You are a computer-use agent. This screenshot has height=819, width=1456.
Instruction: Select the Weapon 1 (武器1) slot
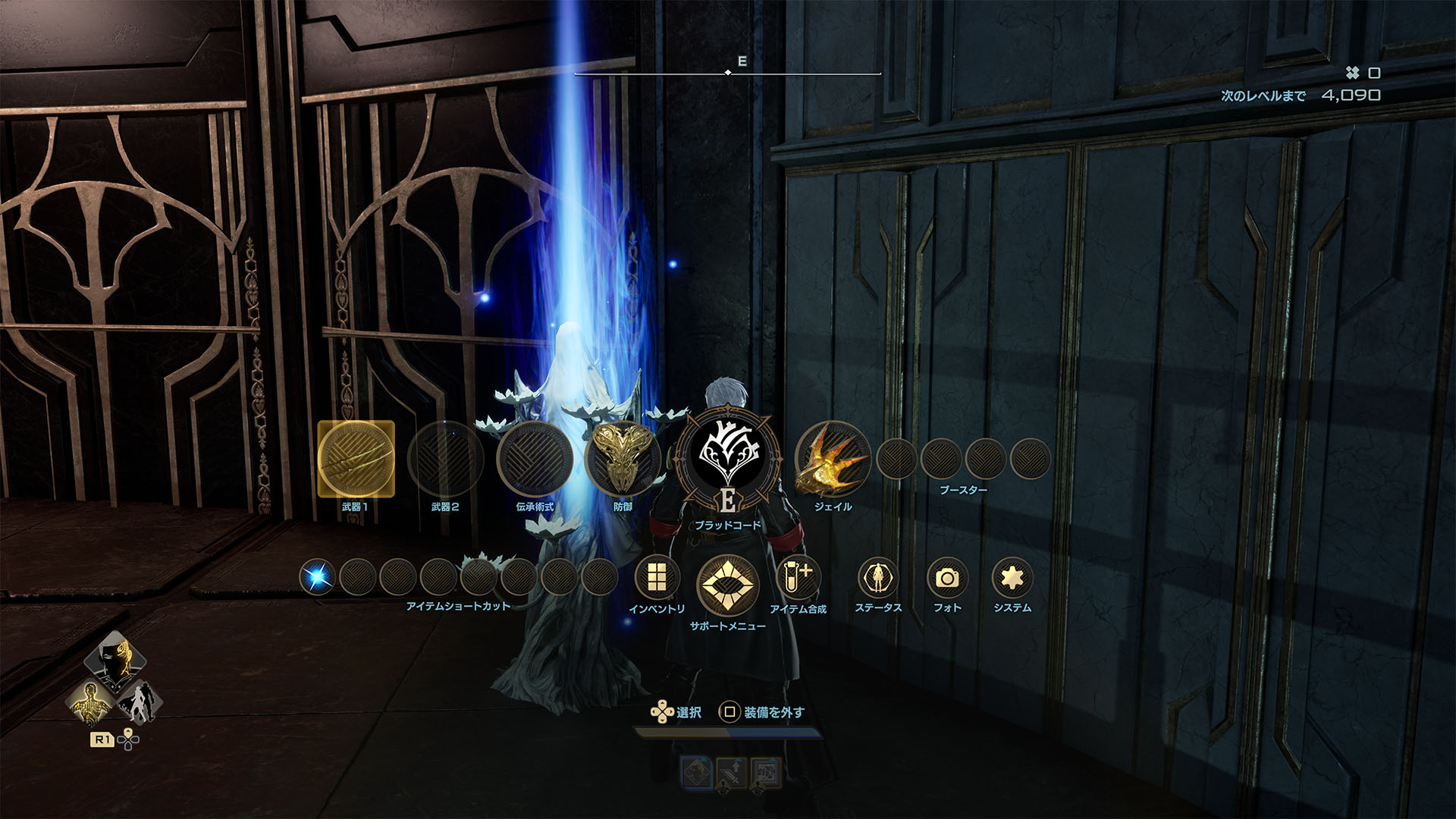tap(356, 459)
